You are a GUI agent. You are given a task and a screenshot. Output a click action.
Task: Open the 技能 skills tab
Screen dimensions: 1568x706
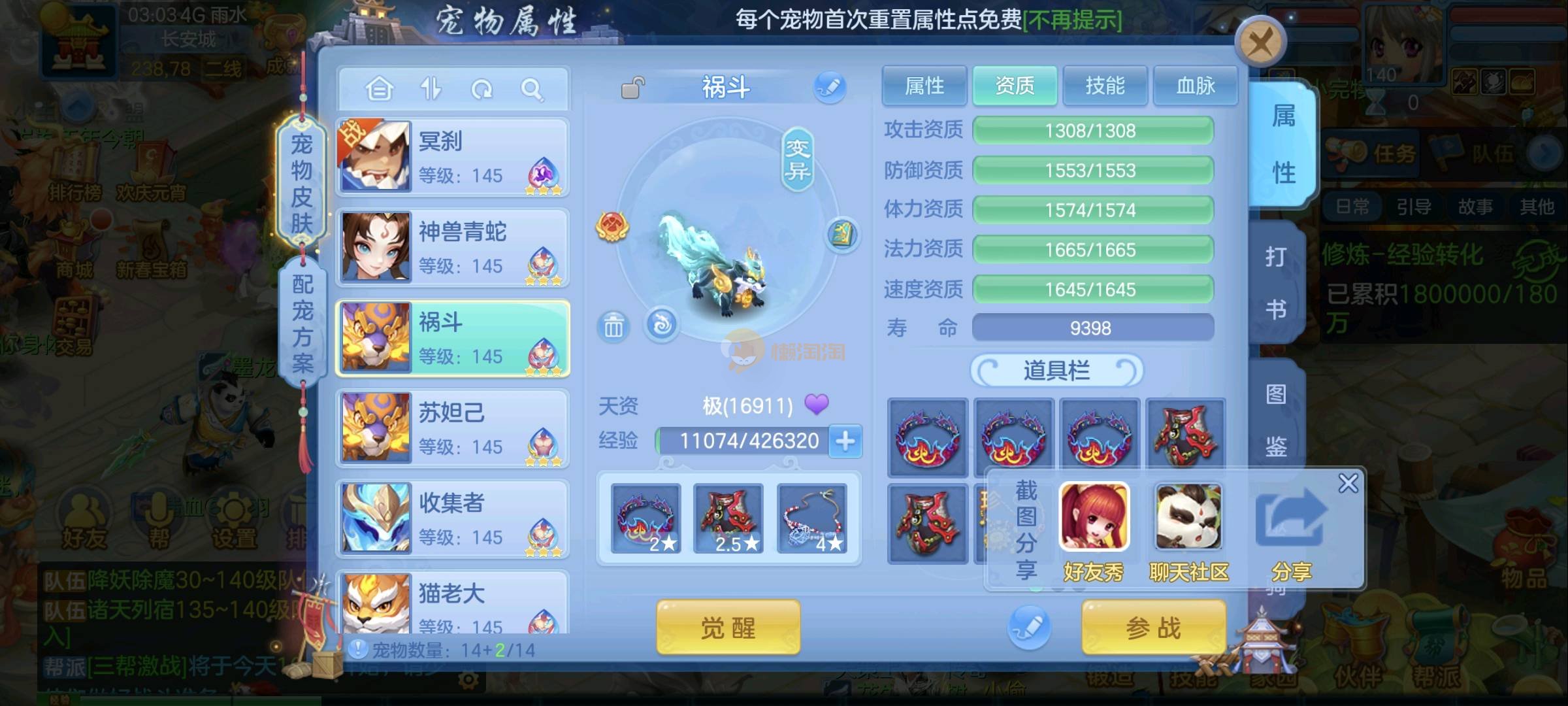[x=1105, y=86]
